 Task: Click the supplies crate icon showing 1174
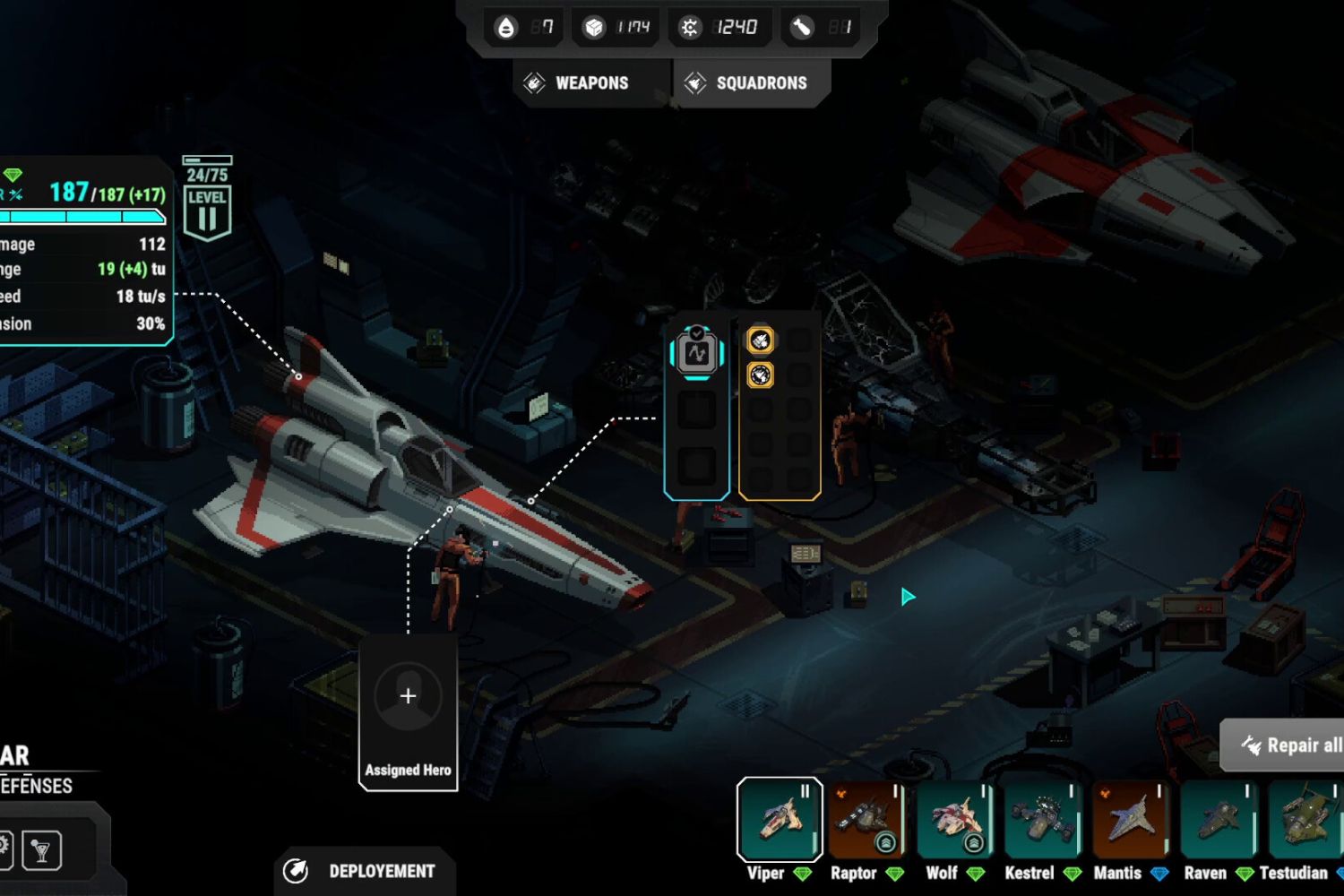tap(594, 26)
